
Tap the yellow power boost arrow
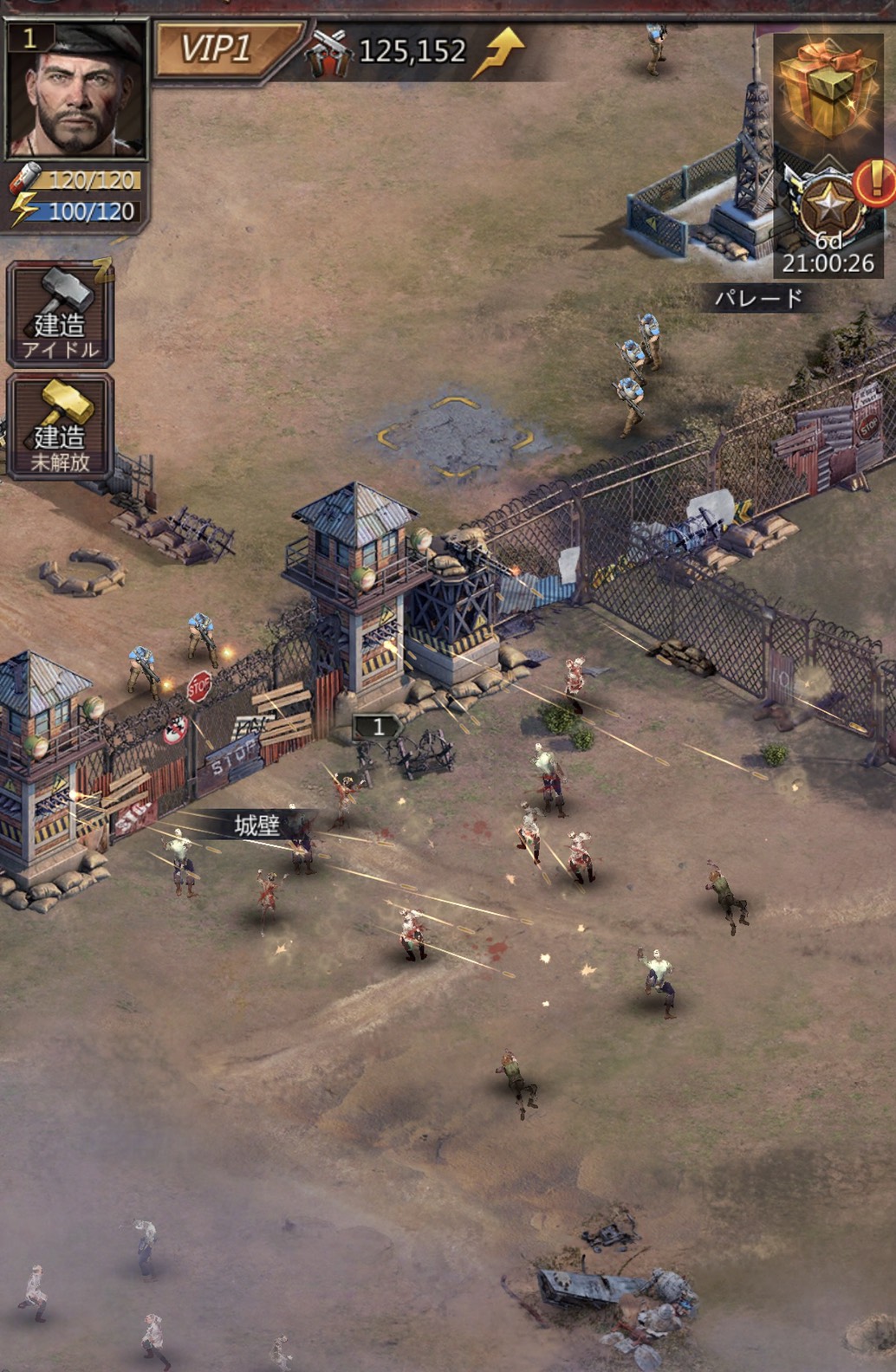click(498, 52)
